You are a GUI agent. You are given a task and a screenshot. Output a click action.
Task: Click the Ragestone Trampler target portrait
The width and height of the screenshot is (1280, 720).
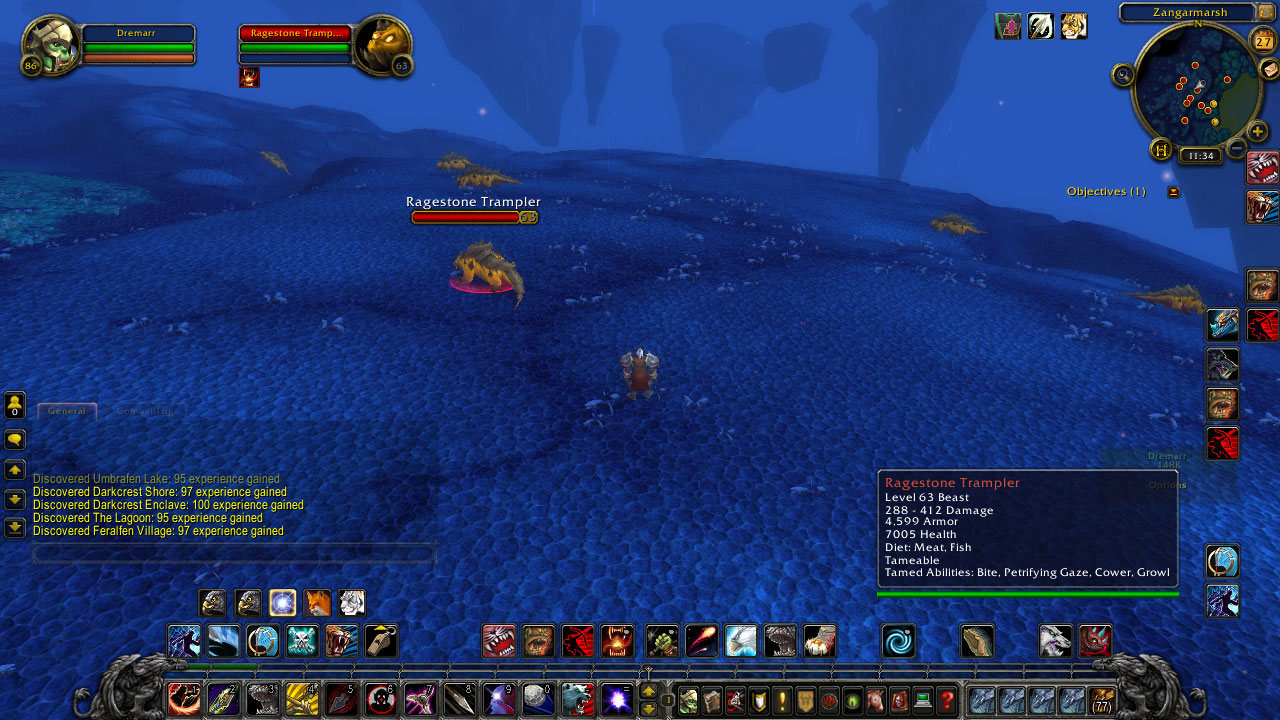[382, 46]
